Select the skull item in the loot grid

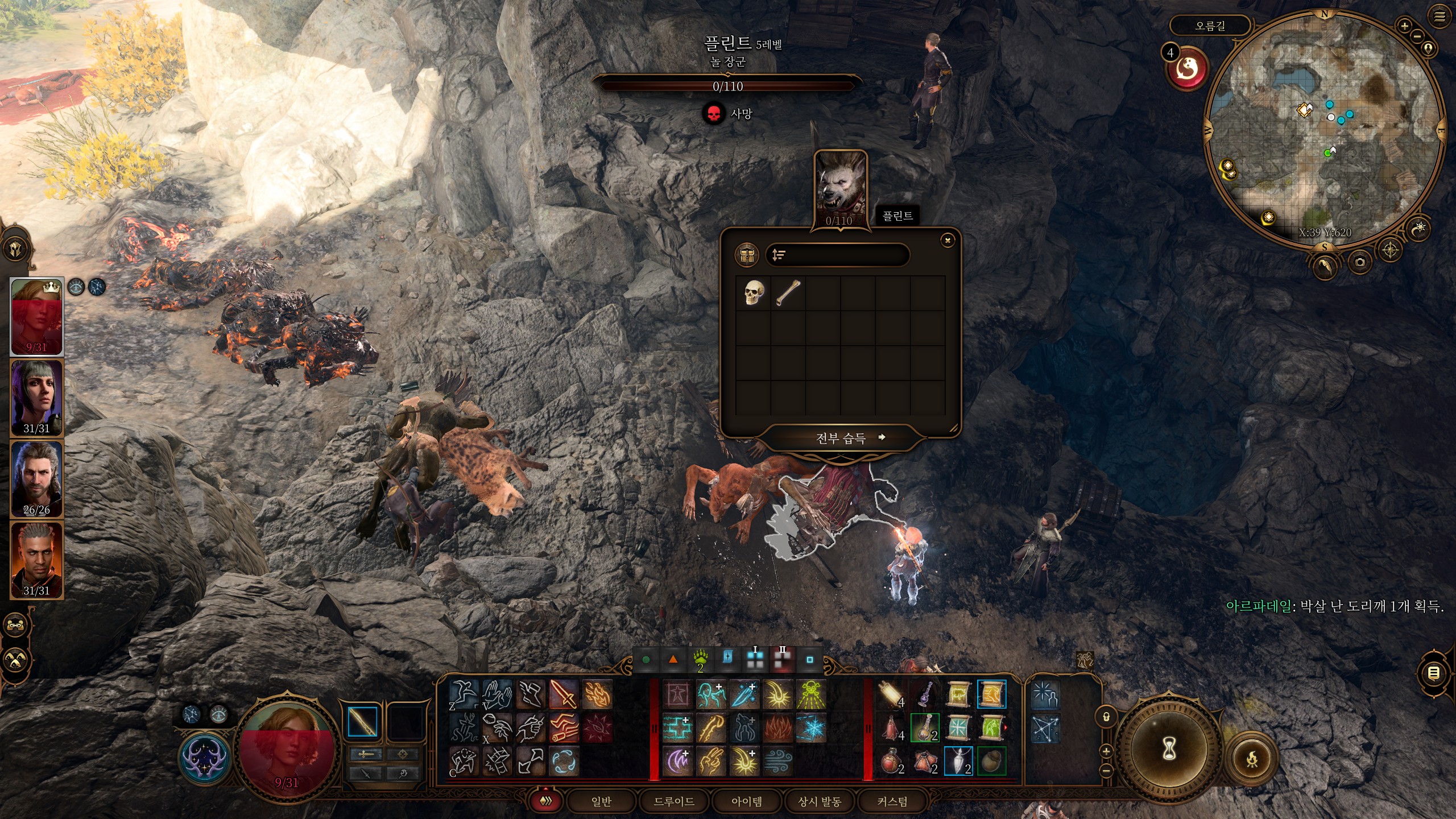coord(754,292)
